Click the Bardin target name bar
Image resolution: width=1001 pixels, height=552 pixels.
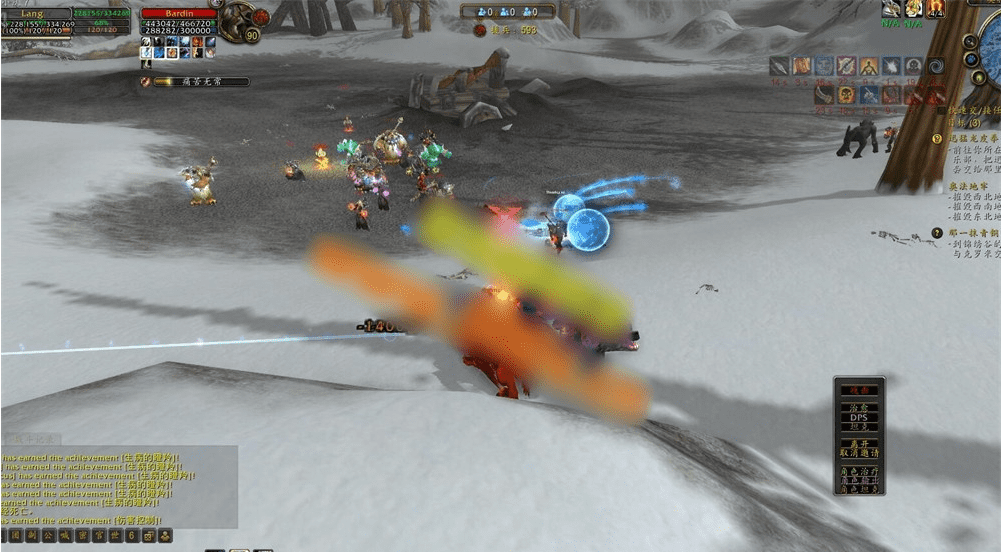[x=179, y=14]
